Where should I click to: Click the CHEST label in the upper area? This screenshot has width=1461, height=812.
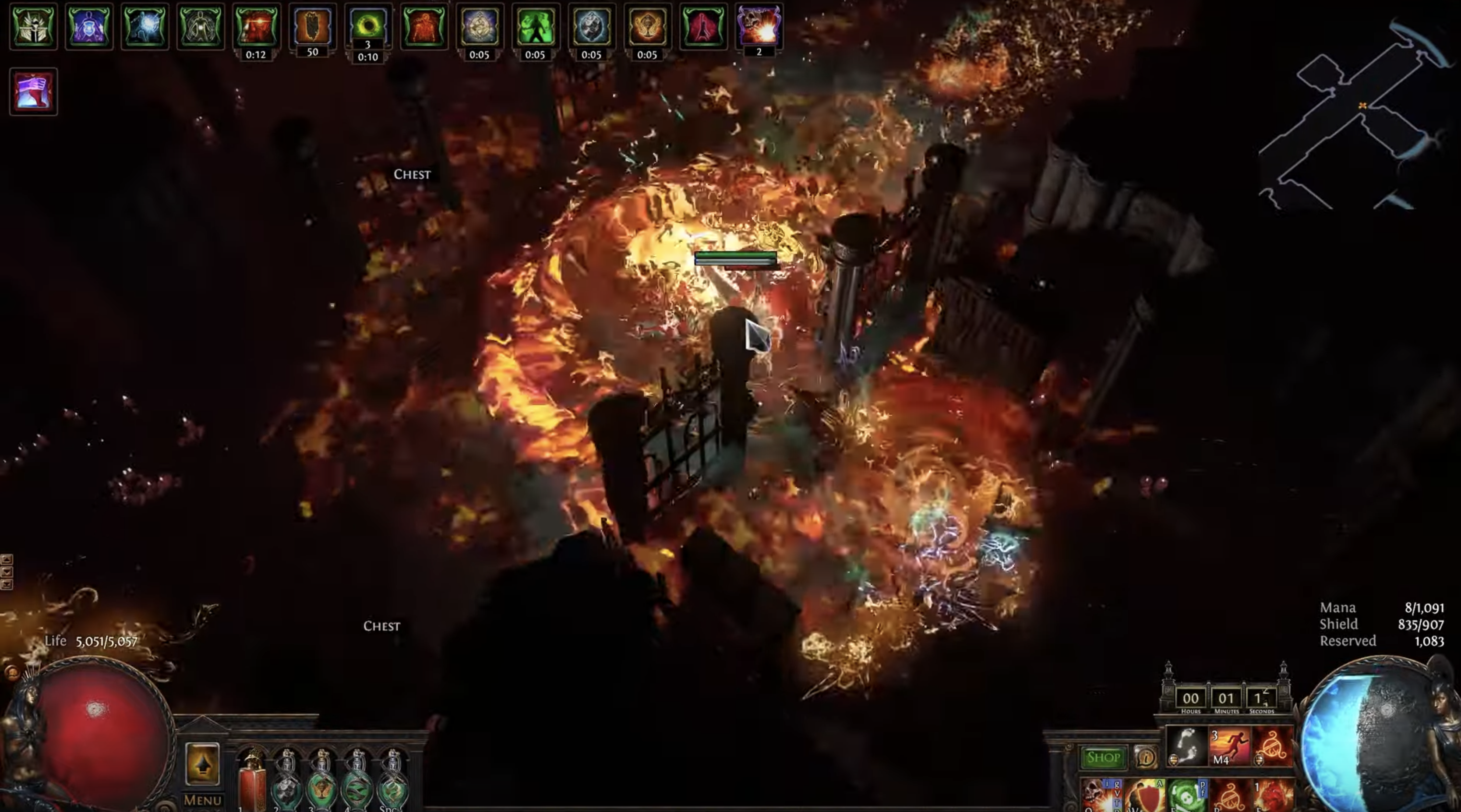click(x=412, y=174)
